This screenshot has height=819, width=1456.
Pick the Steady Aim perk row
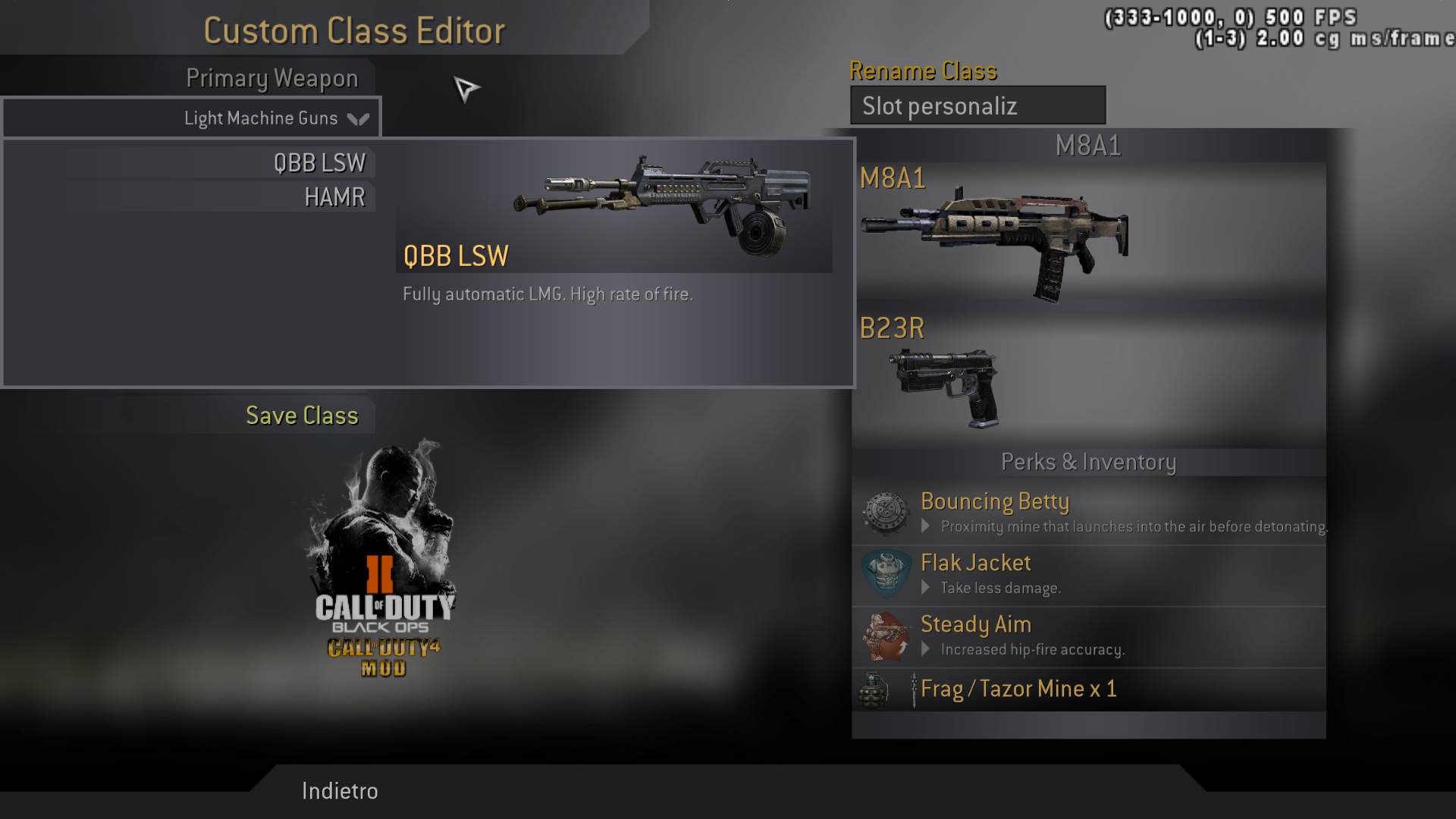coord(1089,636)
